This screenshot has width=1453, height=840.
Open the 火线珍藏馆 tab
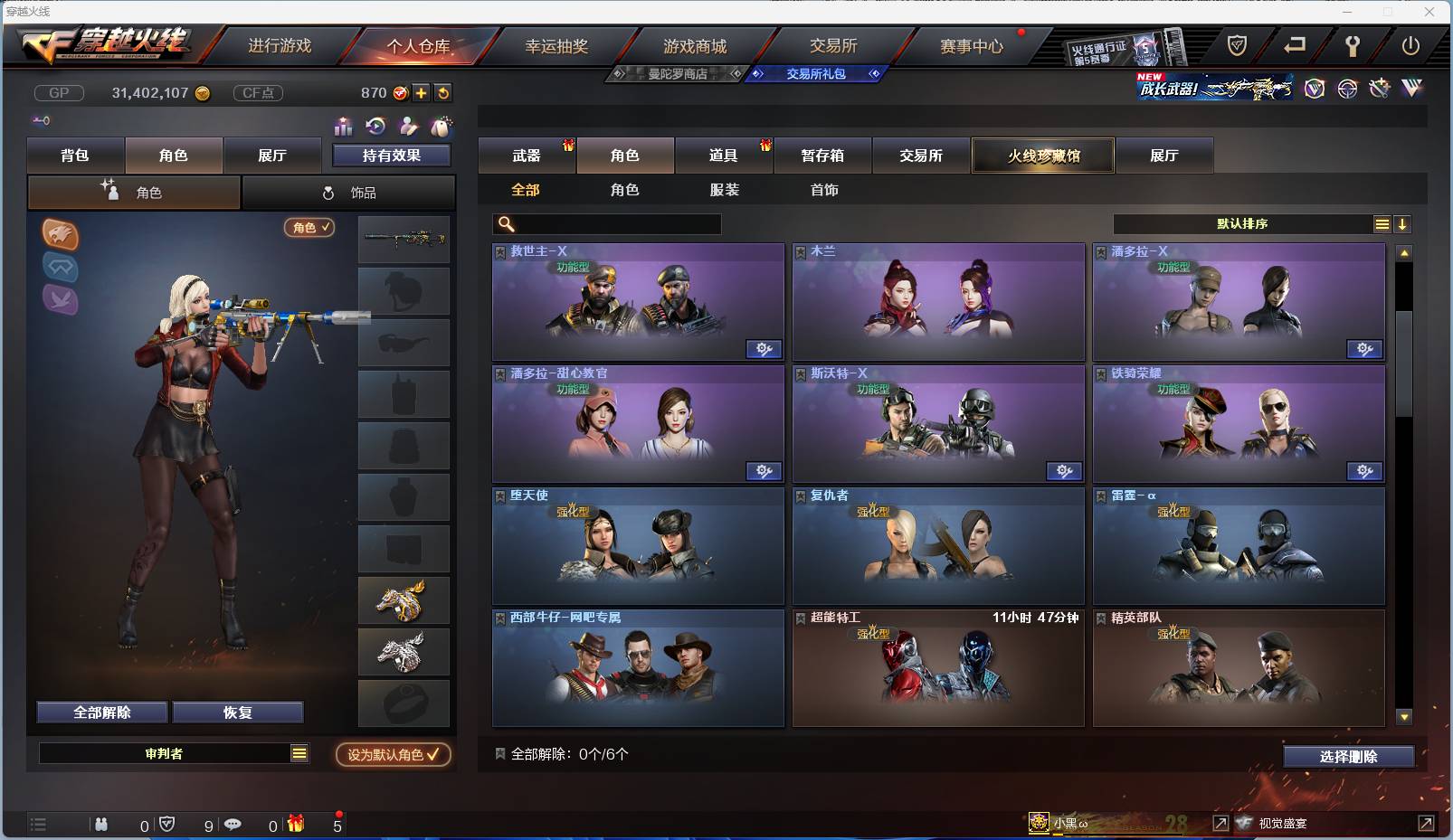(x=1042, y=156)
